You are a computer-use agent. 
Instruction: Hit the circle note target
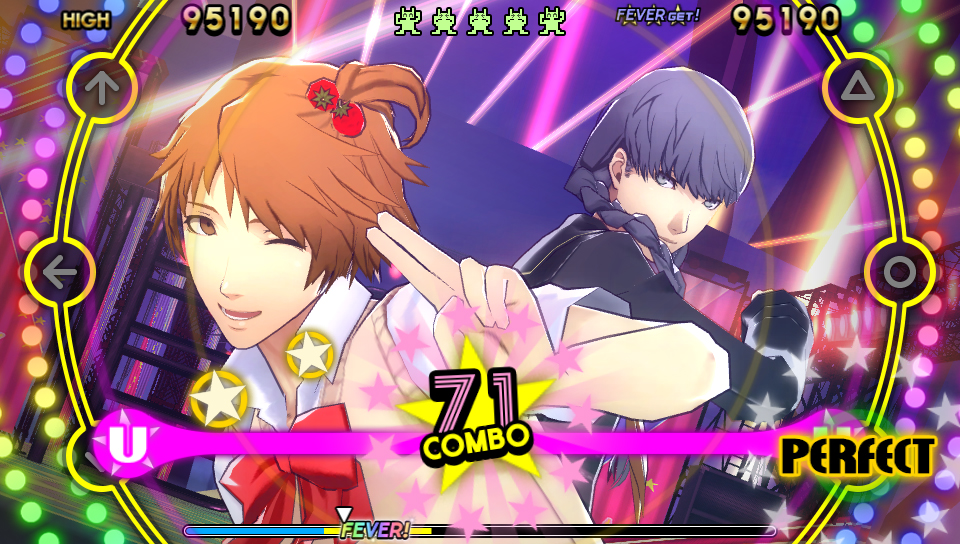point(899,272)
